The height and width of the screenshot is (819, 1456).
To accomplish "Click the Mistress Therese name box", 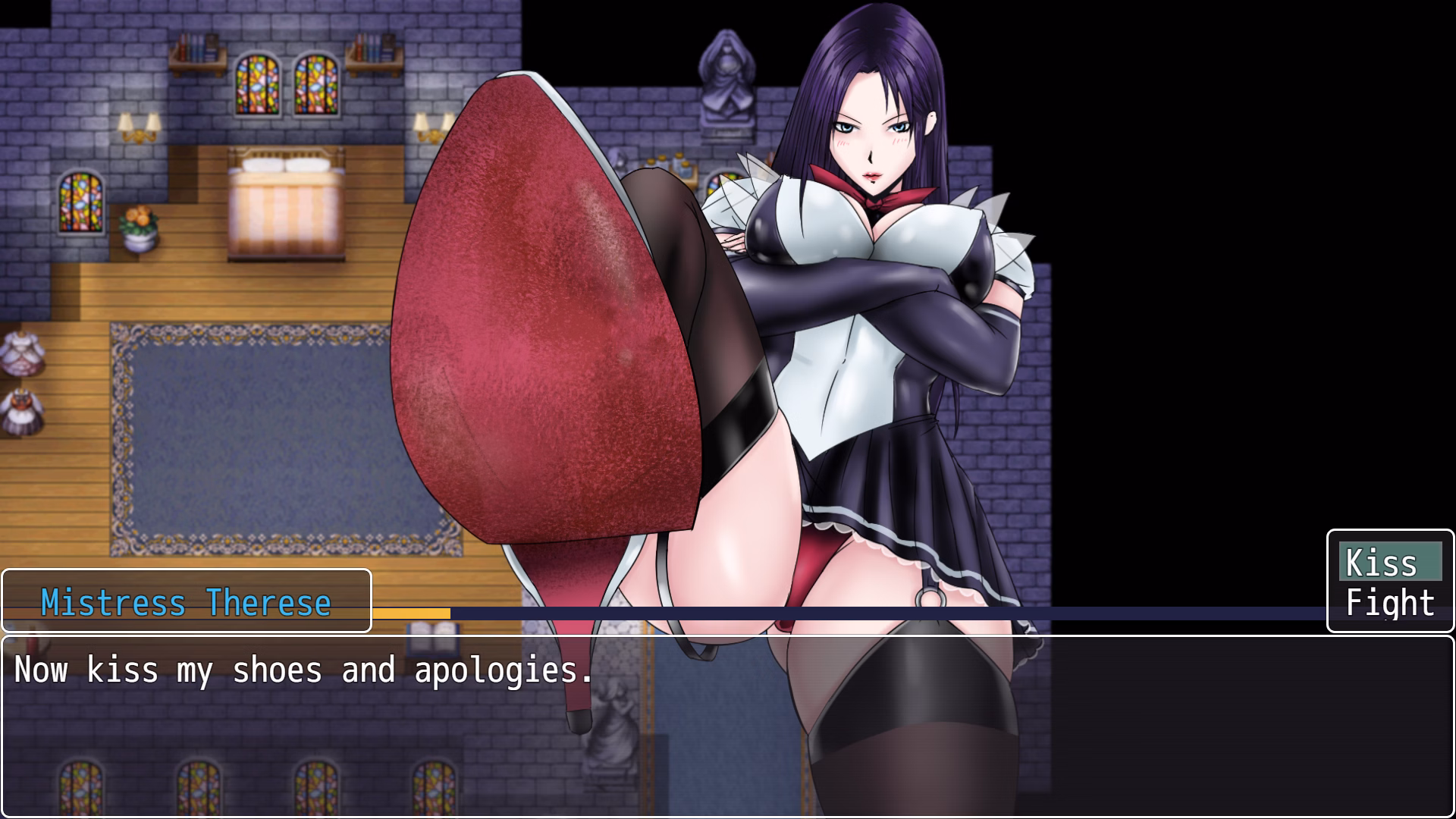I will point(186,601).
